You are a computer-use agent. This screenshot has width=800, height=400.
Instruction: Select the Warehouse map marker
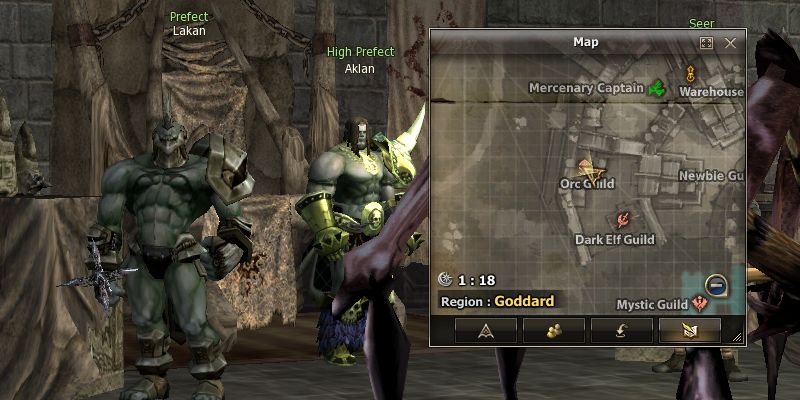point(690,73)
